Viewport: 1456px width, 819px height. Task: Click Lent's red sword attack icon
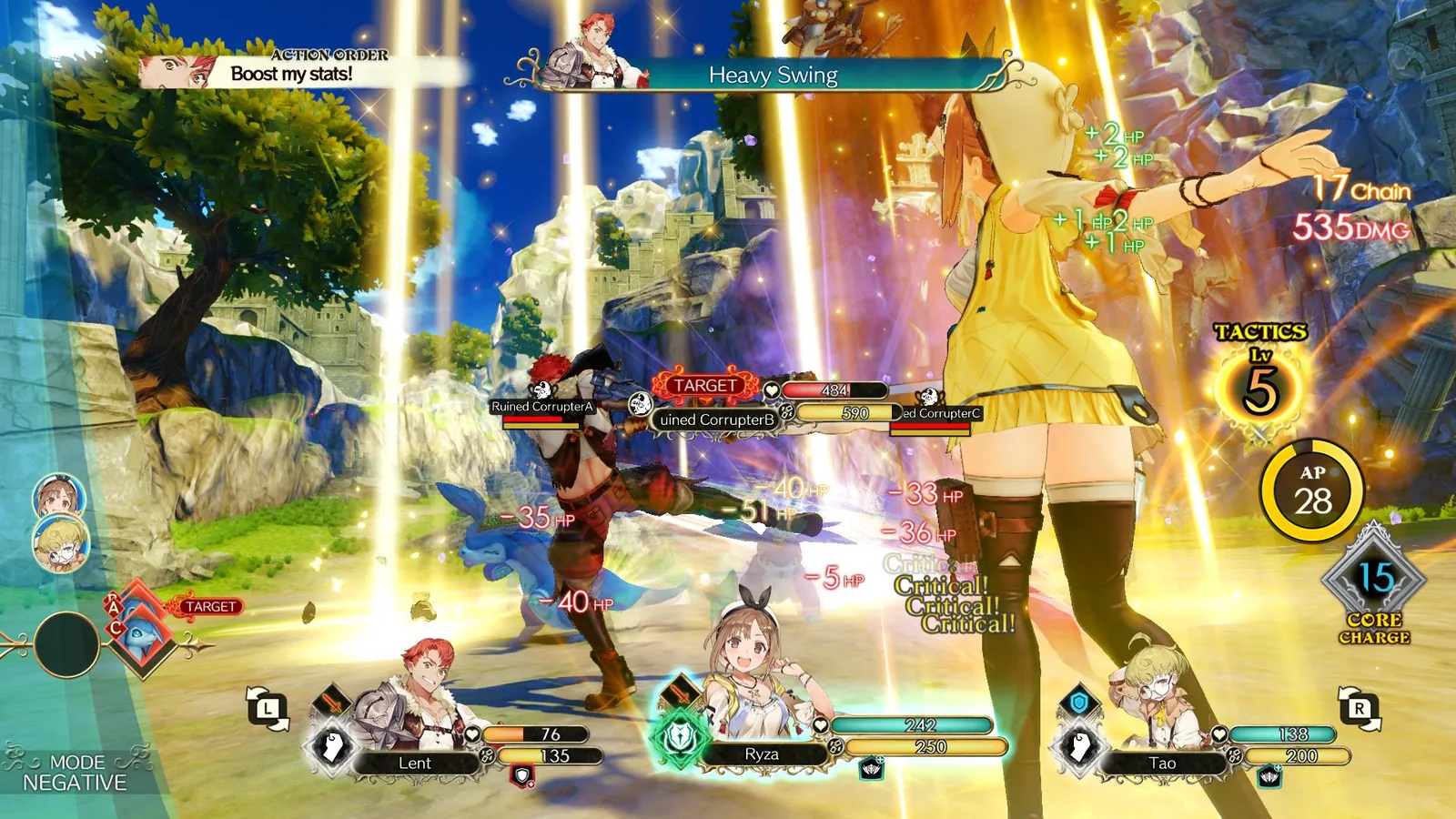tap(334, 703)
